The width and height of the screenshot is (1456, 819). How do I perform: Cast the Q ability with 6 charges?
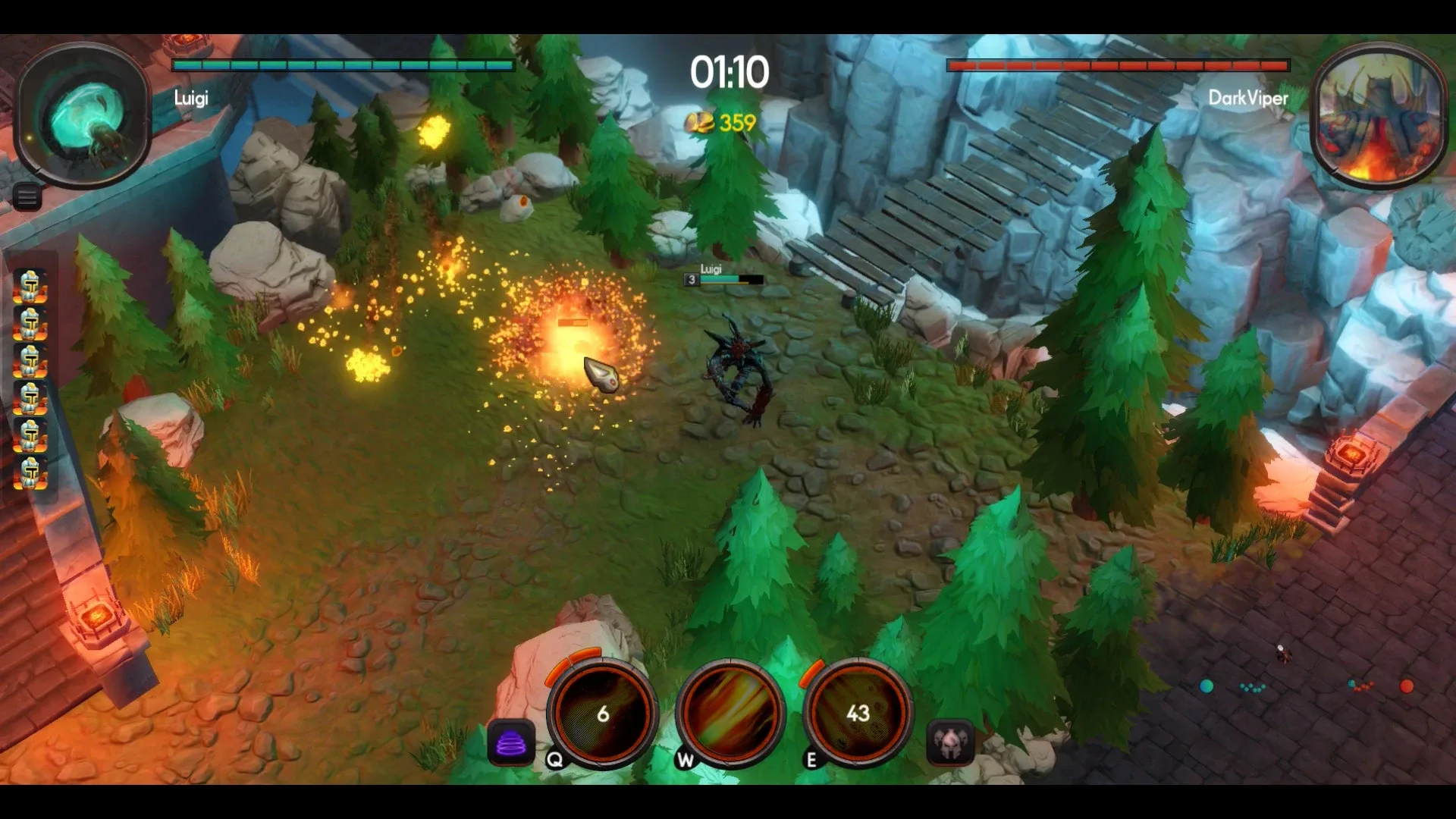pyautogui.click(x=601, y=714)
